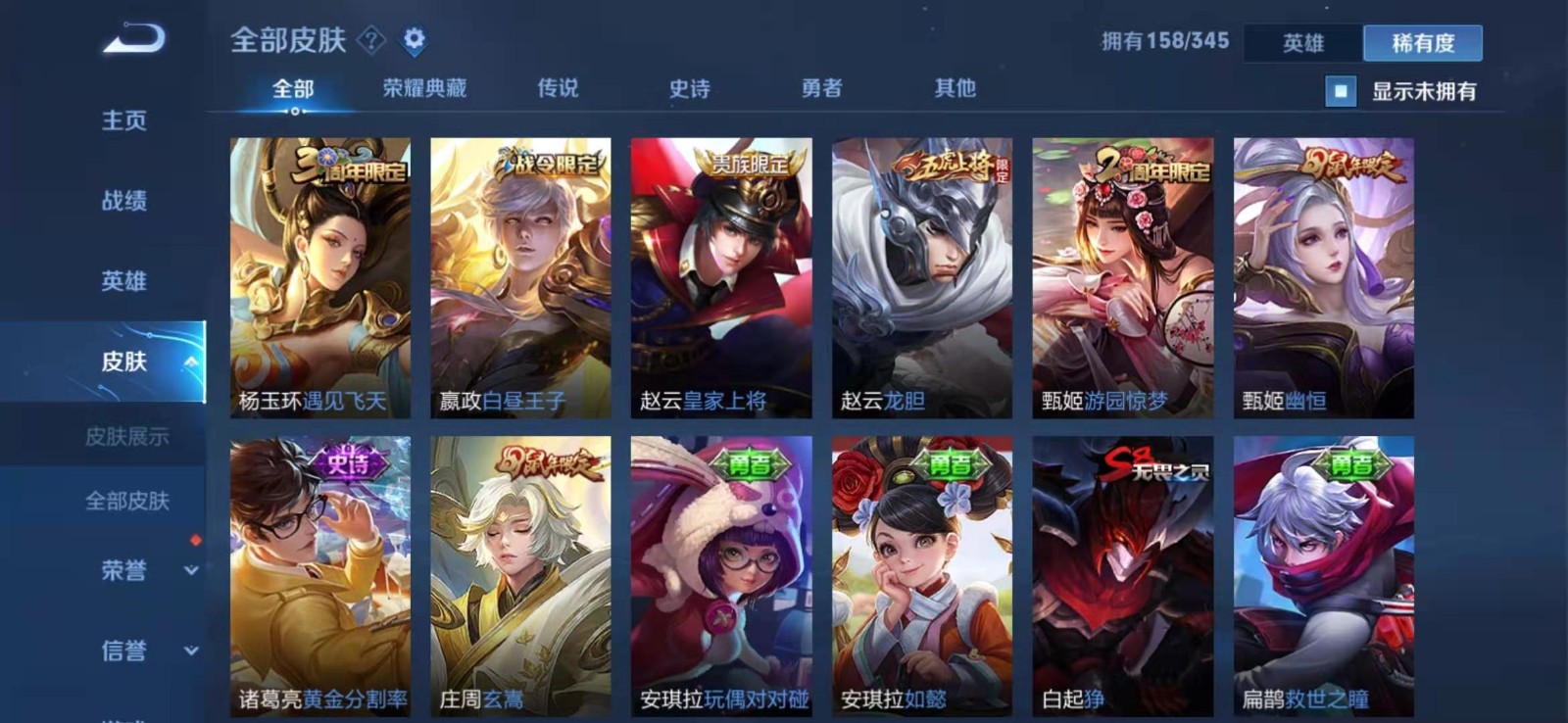Image resolution: width=1568 pixels, height=723 pixels.
Task: Switch to the 其他 skin tab
Action: tap(952, 87)
